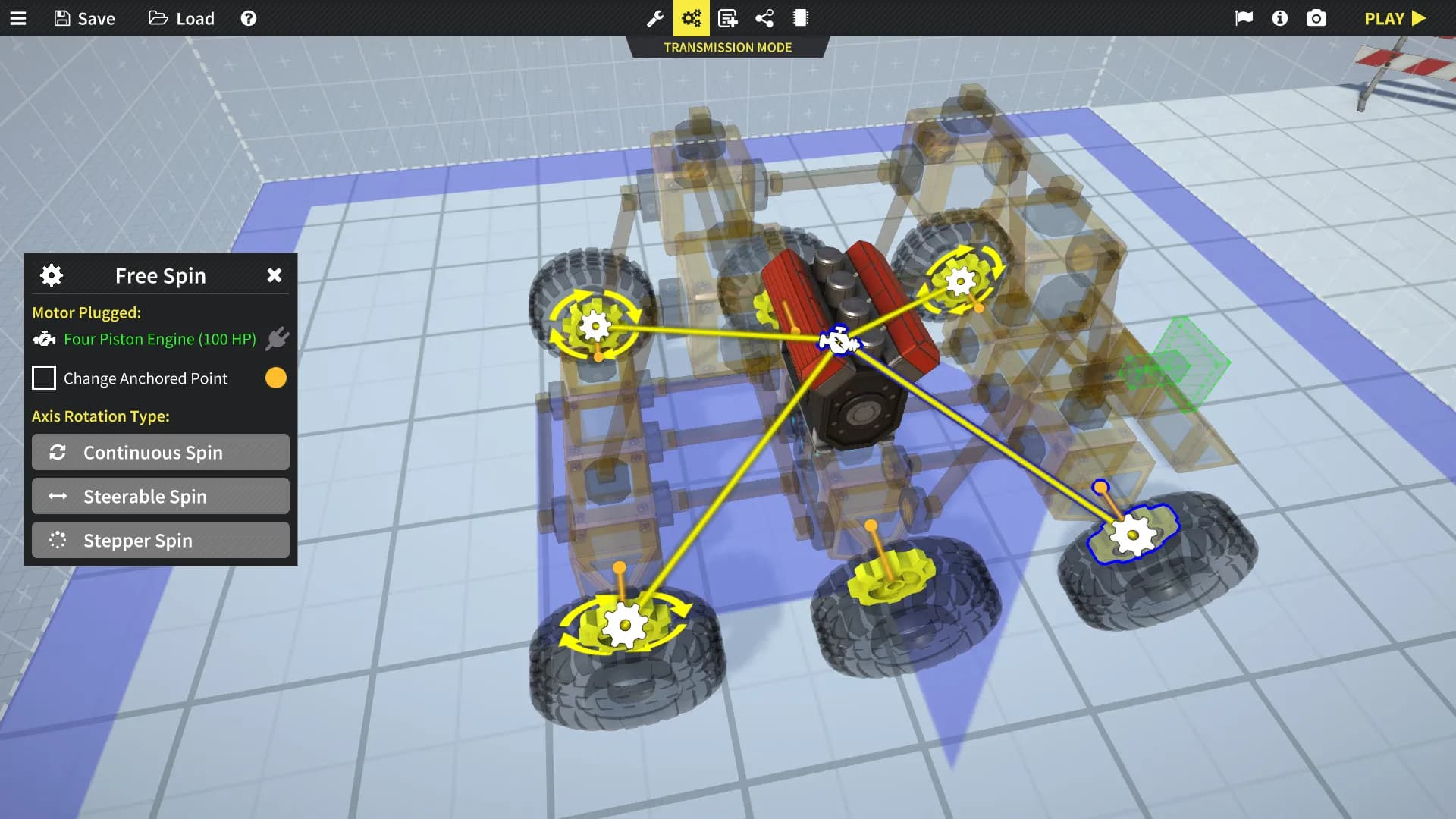Viewport: 1456px width, 819px height.
Task: Show the info panel
Action: click(x=1280, y=18)
